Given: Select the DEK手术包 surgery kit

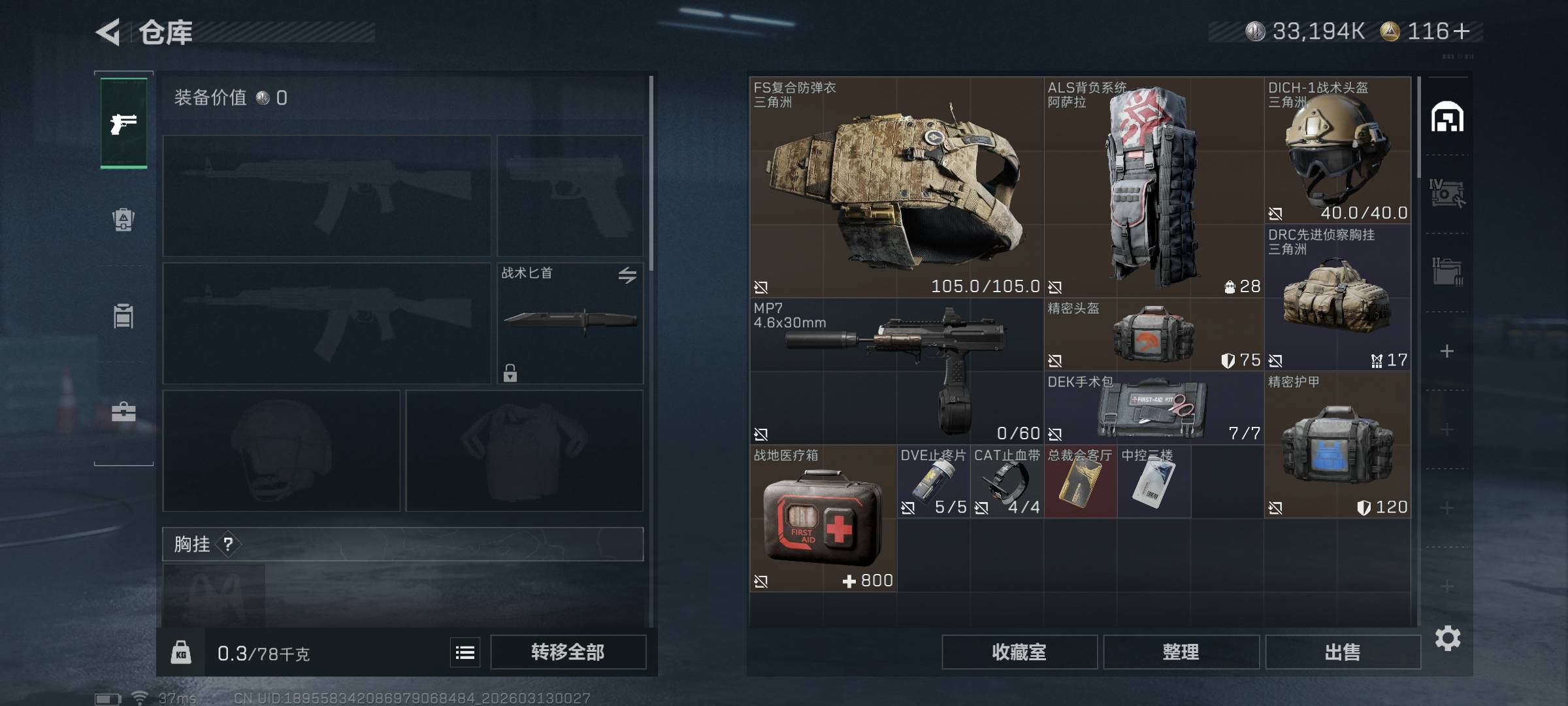Looking at the screenshot, I should (x=1153, y=409).
